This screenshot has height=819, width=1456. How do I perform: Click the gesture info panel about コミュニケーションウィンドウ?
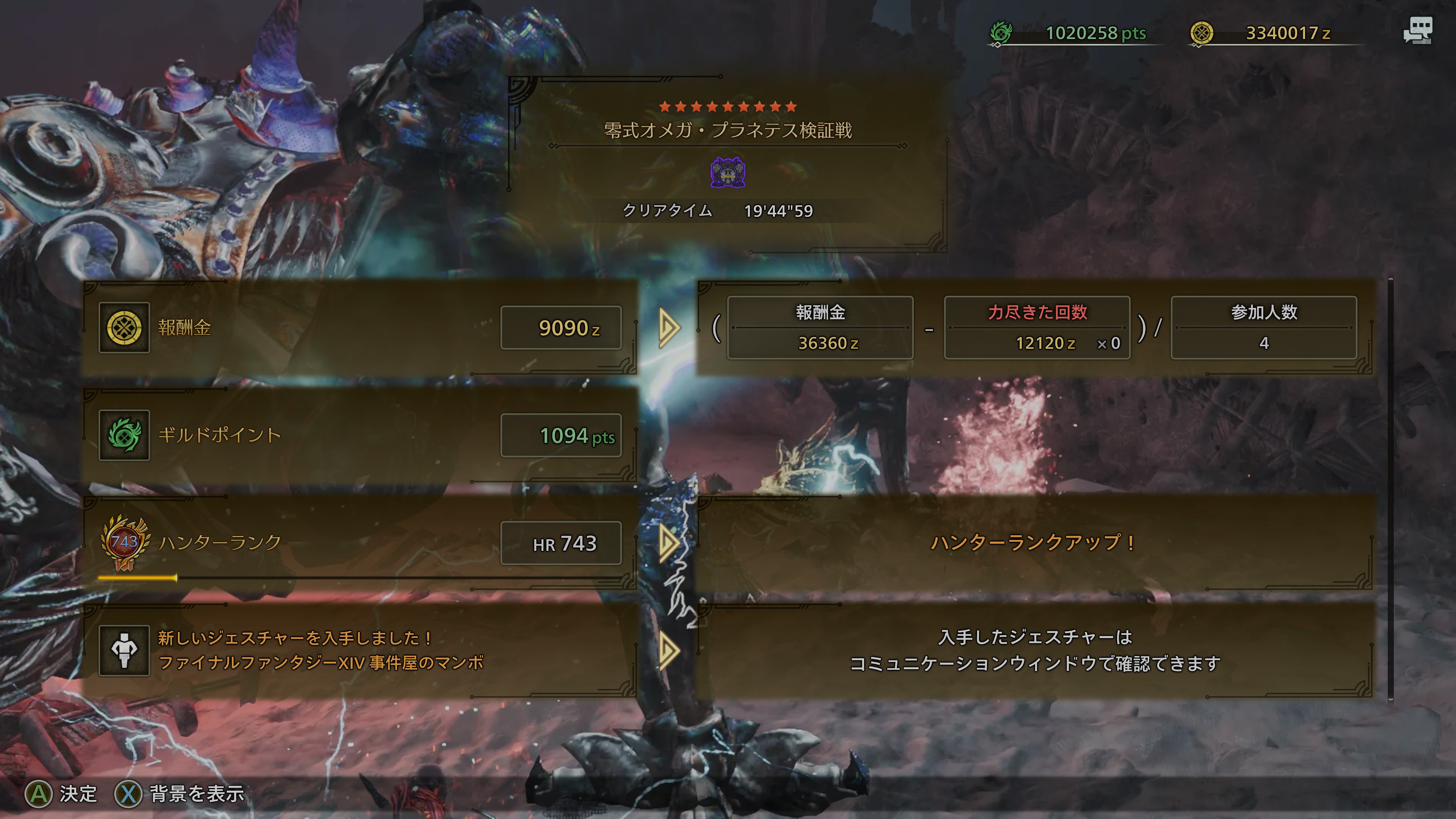tap(1034, 650)
